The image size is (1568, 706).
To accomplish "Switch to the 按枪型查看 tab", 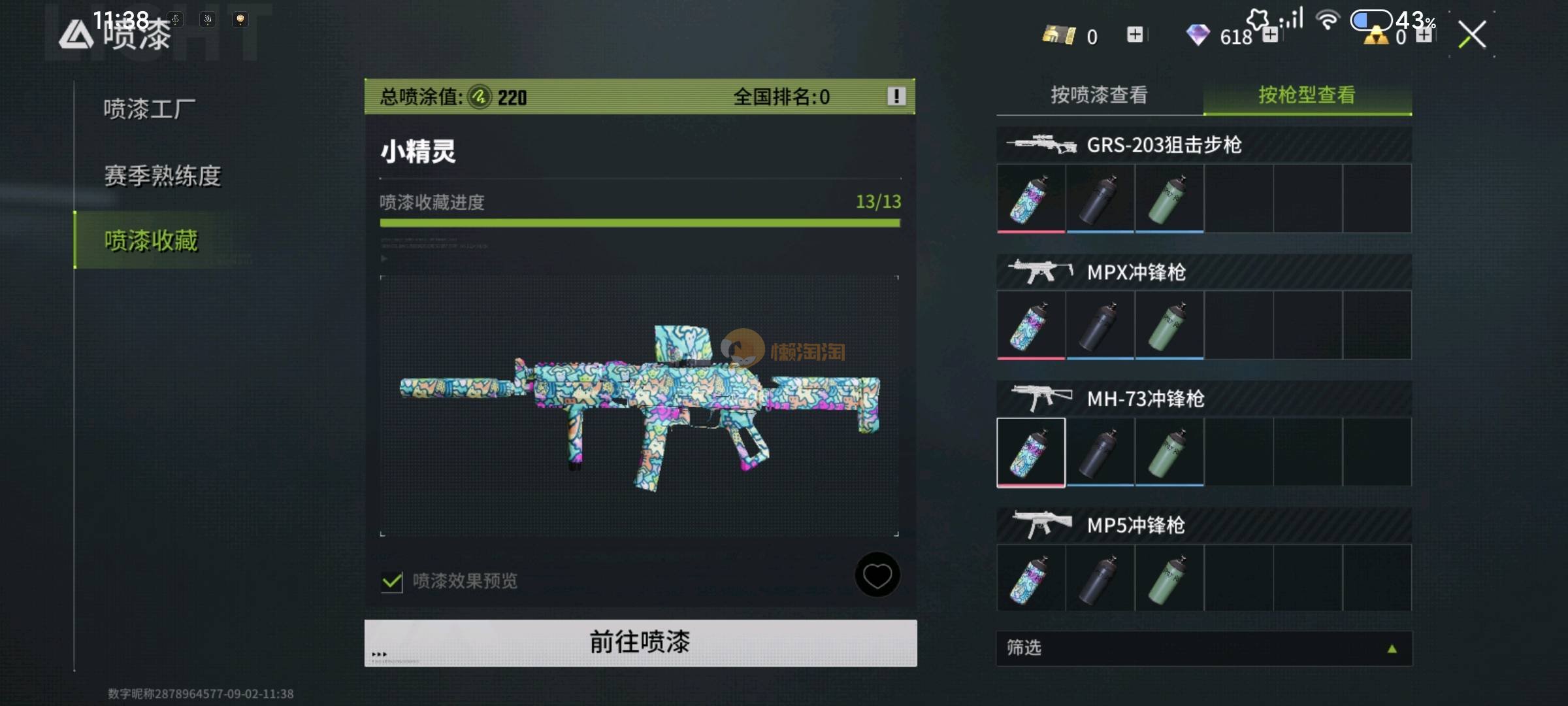I will [1307, 95].
